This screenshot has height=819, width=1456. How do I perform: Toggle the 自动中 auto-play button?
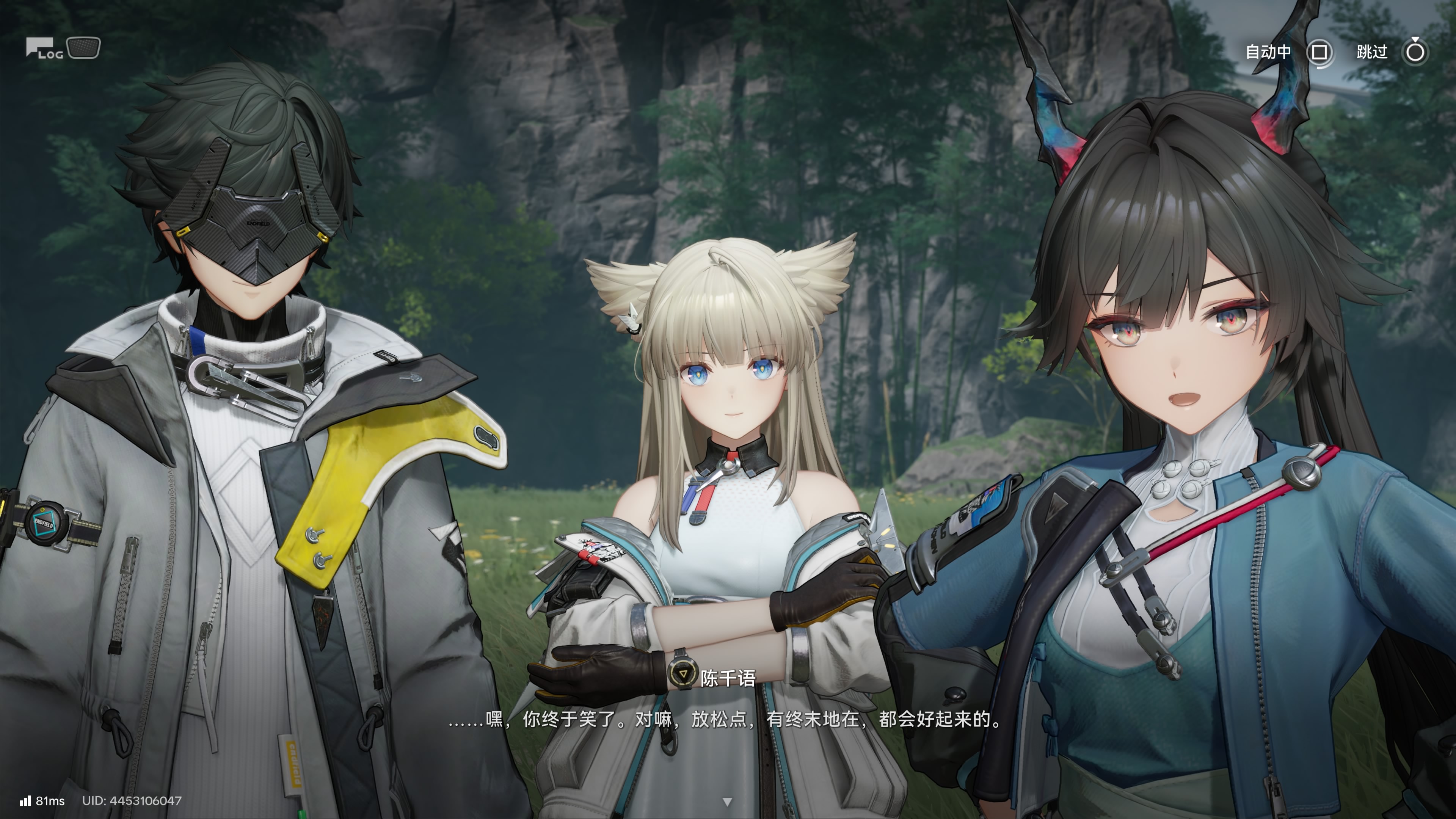1319,53
